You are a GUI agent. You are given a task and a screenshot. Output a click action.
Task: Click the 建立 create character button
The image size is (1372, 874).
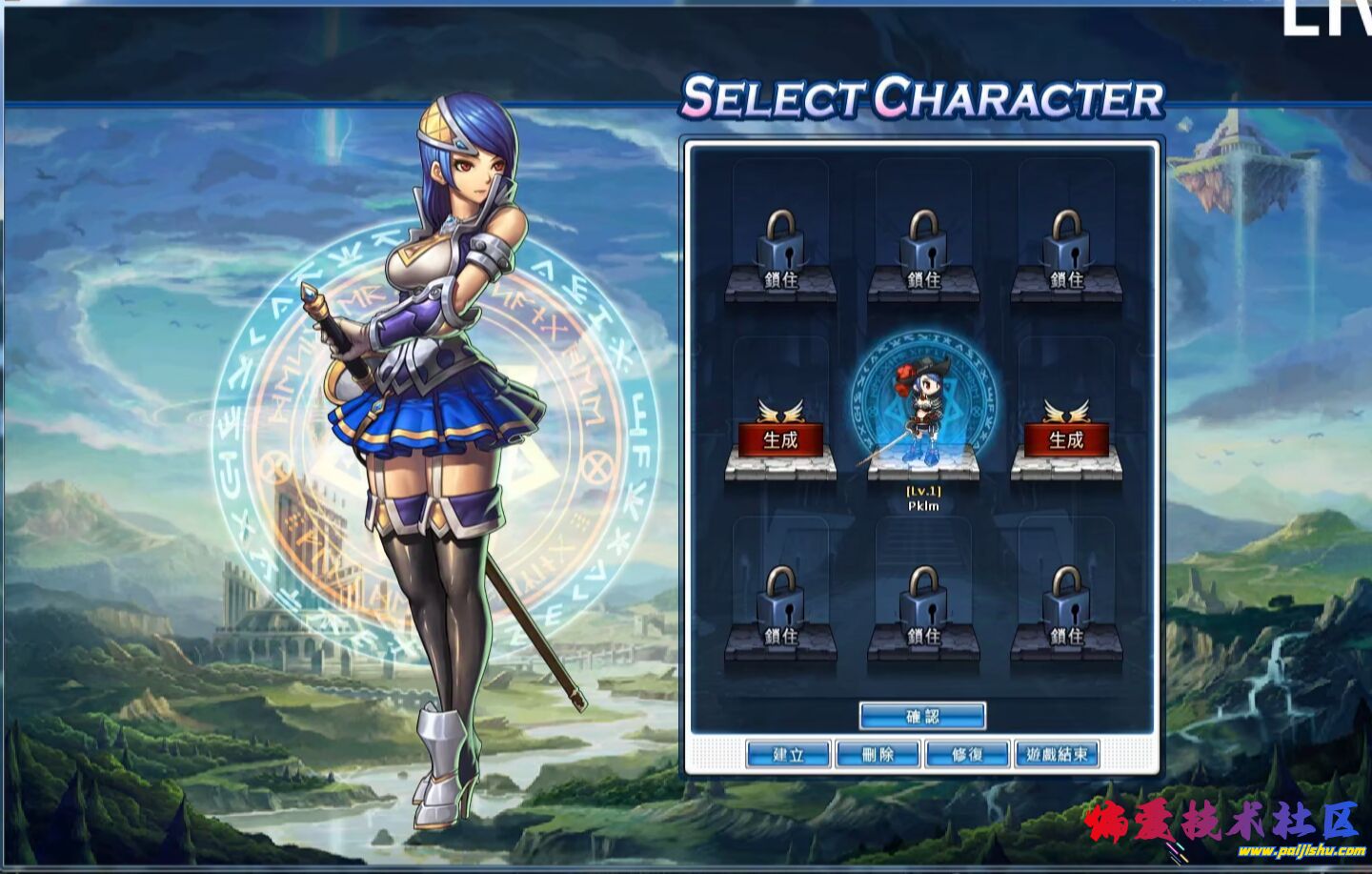pos(788,754)
